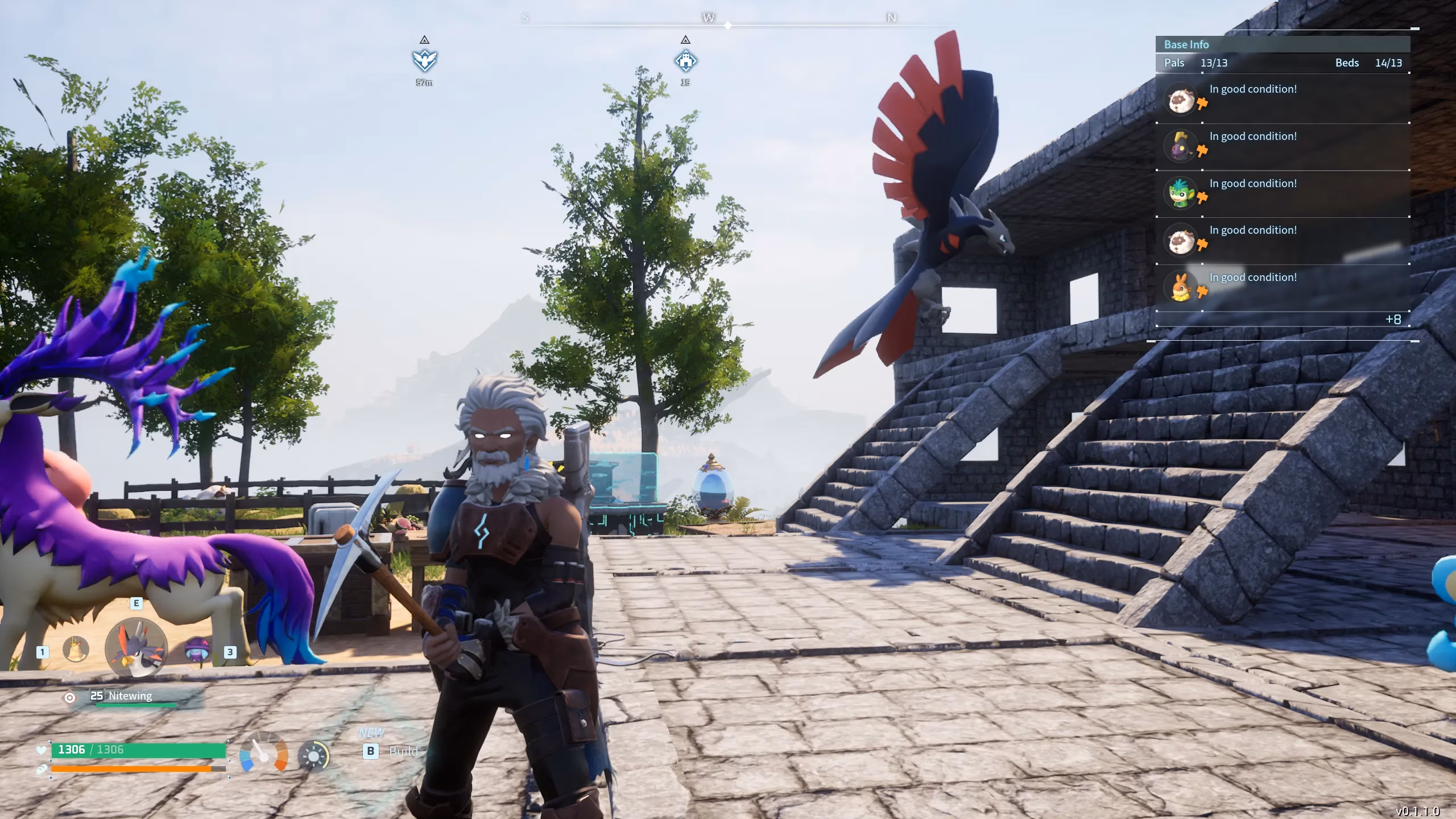Select the dark purple yellow-crested pal row

[x=1282, y=146]
